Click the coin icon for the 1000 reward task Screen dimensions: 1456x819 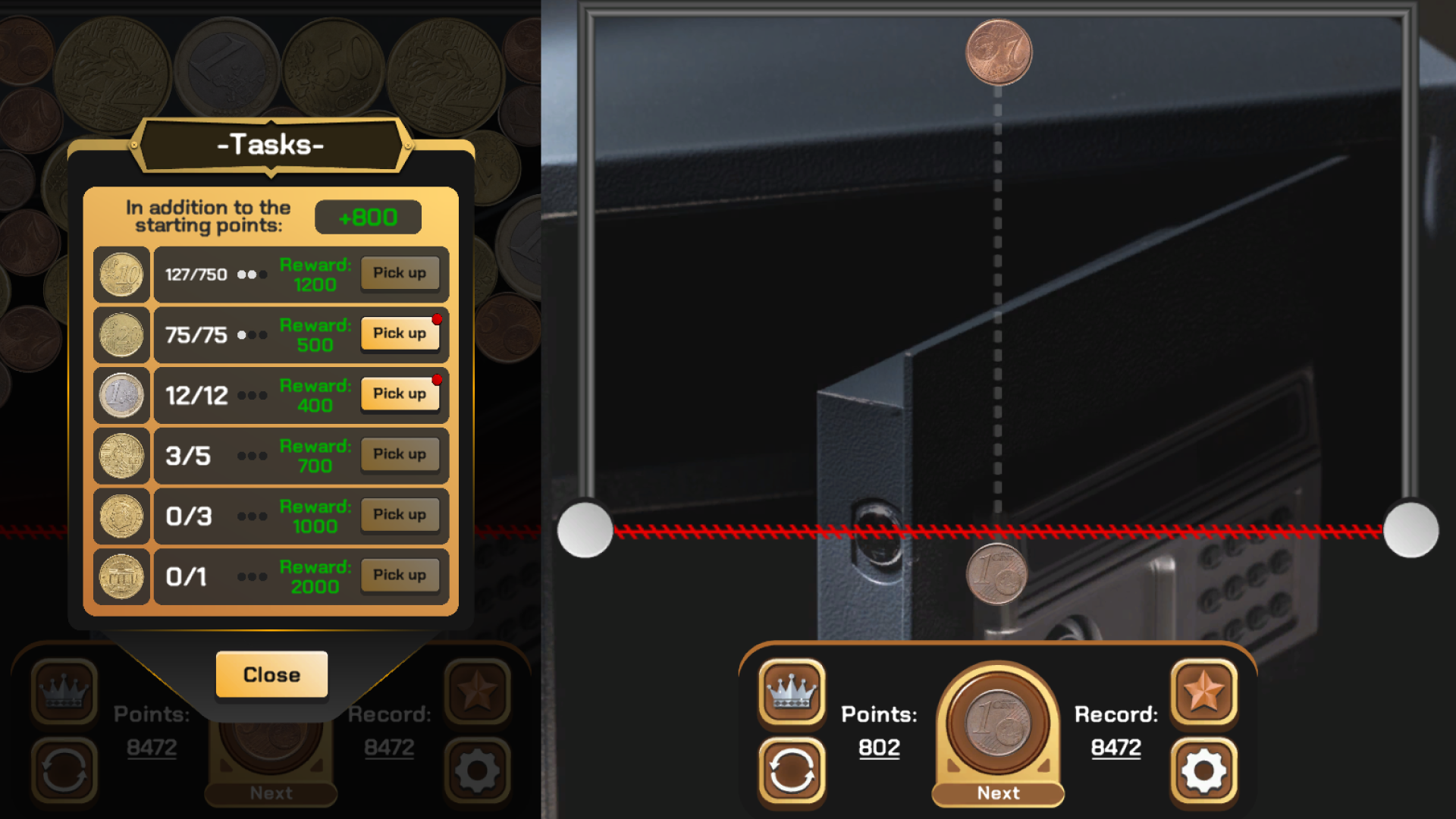[x=121, y=516]
